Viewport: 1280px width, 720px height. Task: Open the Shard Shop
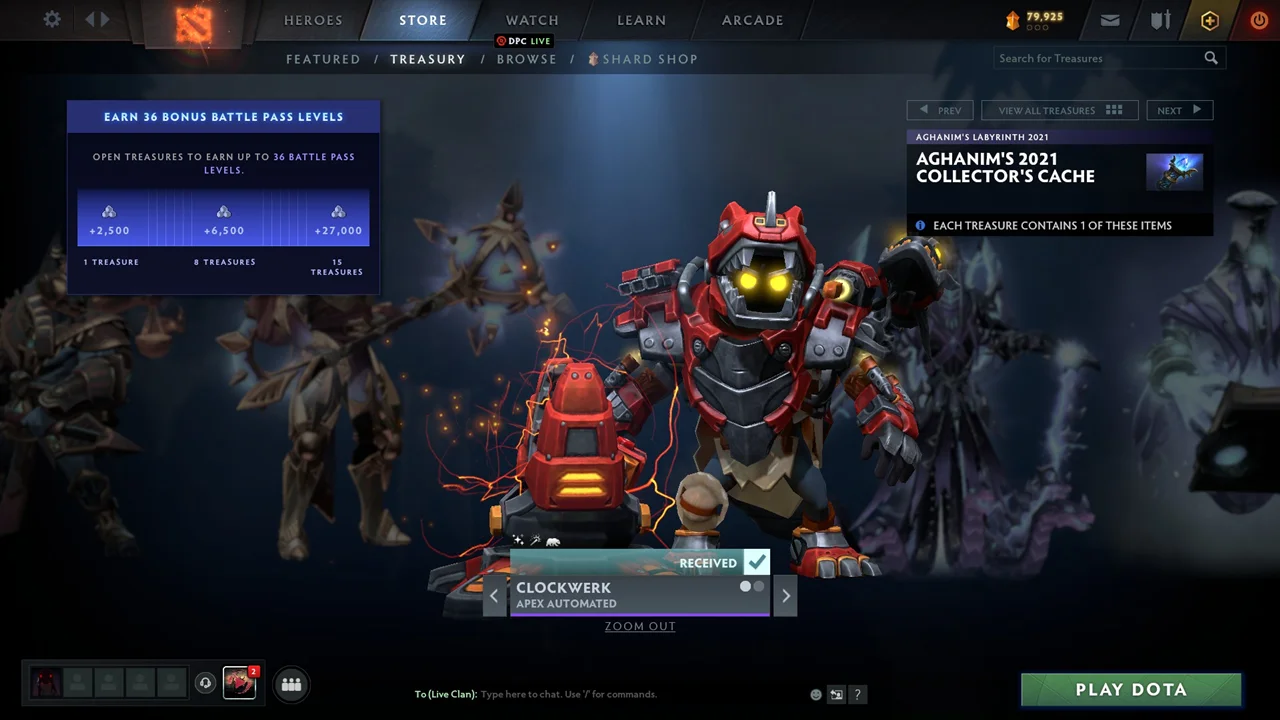[x=649, y=59]
